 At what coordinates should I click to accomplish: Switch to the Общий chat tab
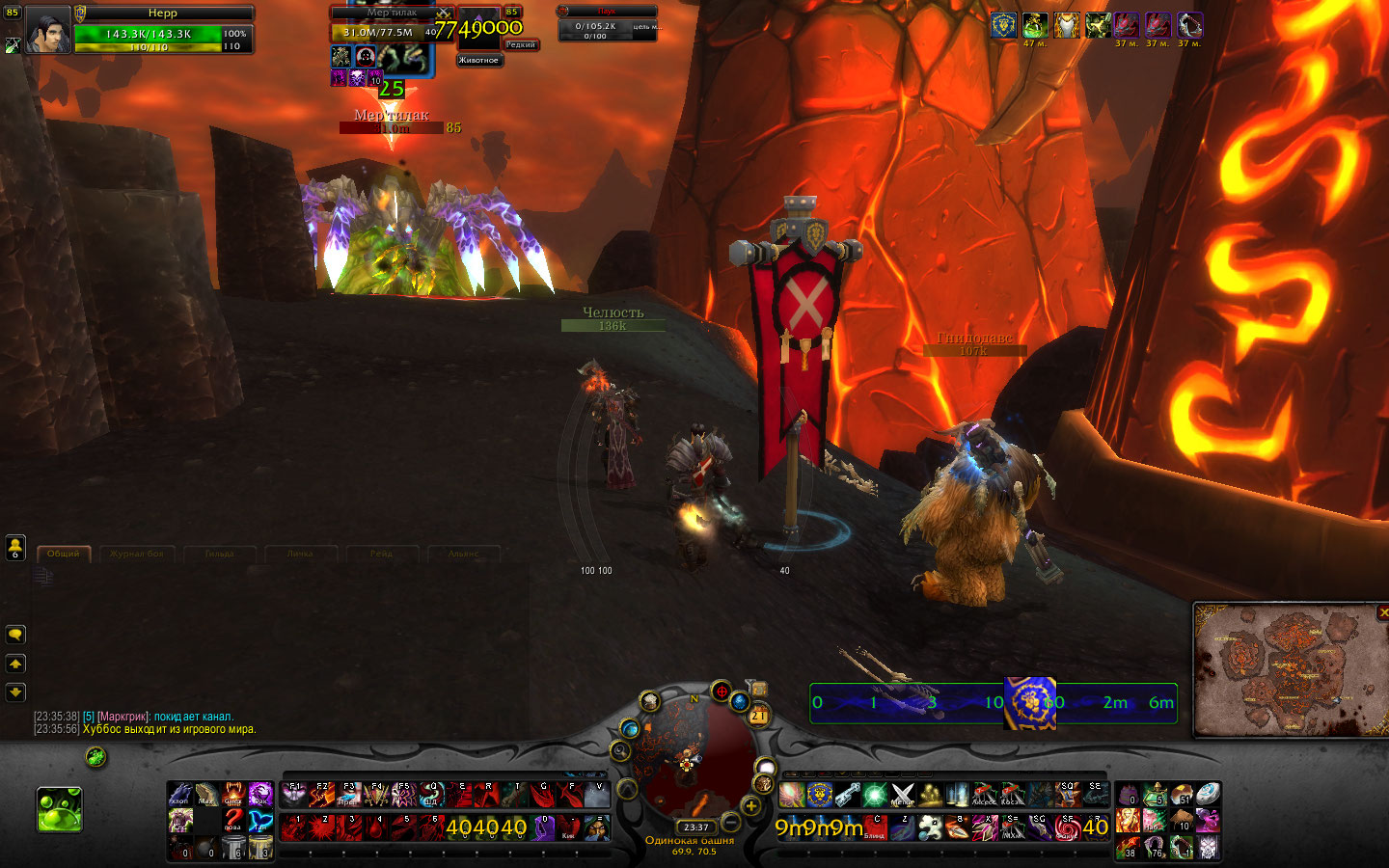coord(64,554)
